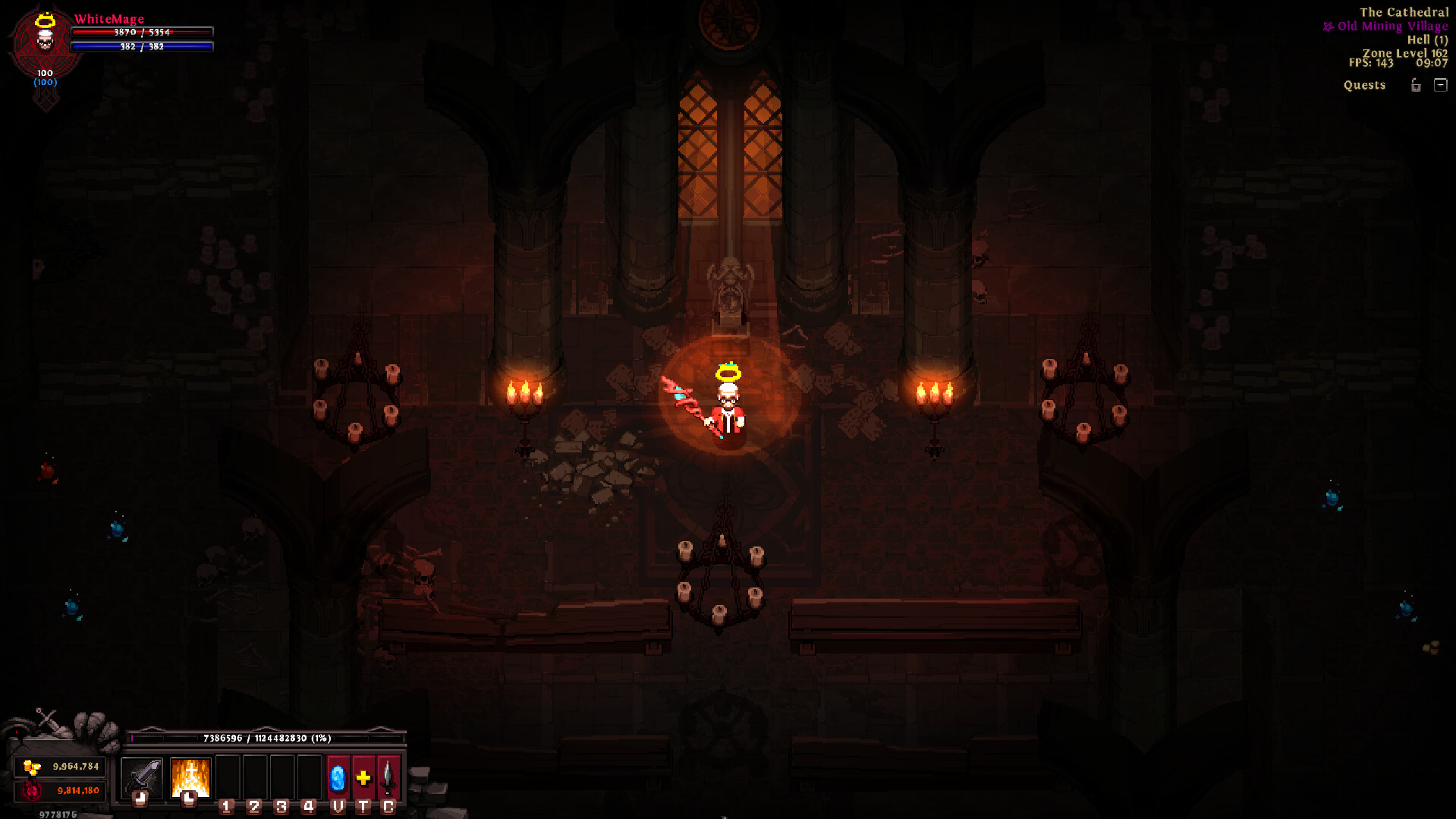Click the WhiteMage character portrait
This screenshot has width=1456, height=819.
pos(45,39)
